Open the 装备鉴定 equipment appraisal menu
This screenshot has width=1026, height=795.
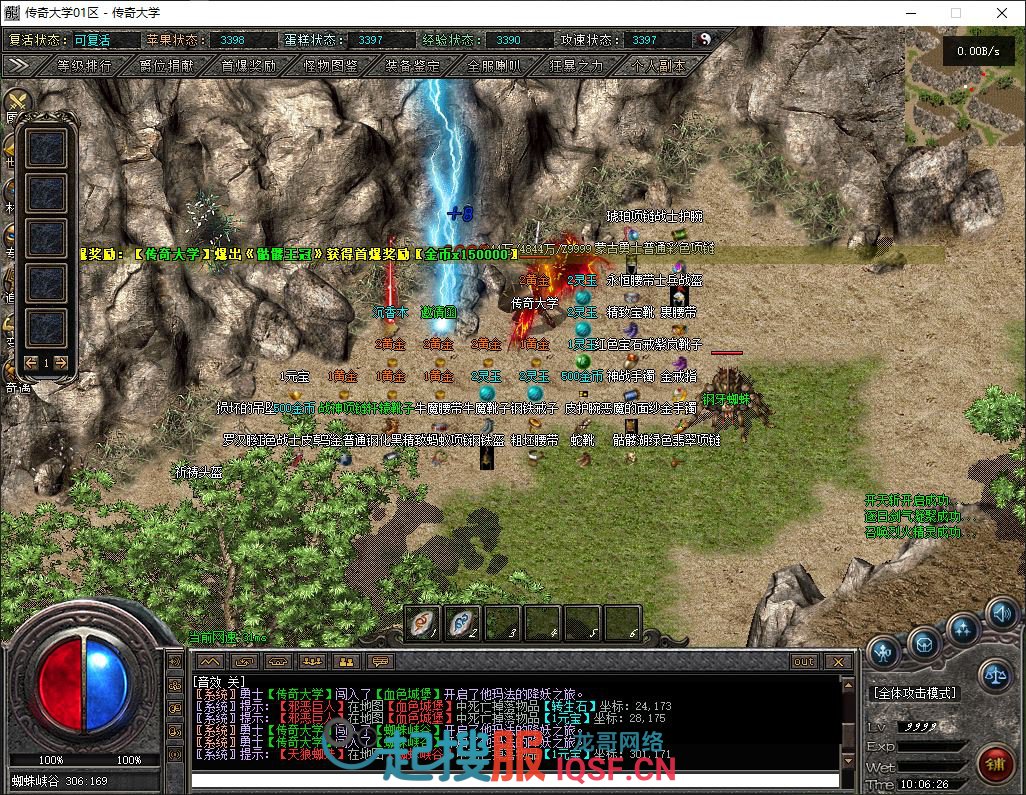[x=412, y=65]
